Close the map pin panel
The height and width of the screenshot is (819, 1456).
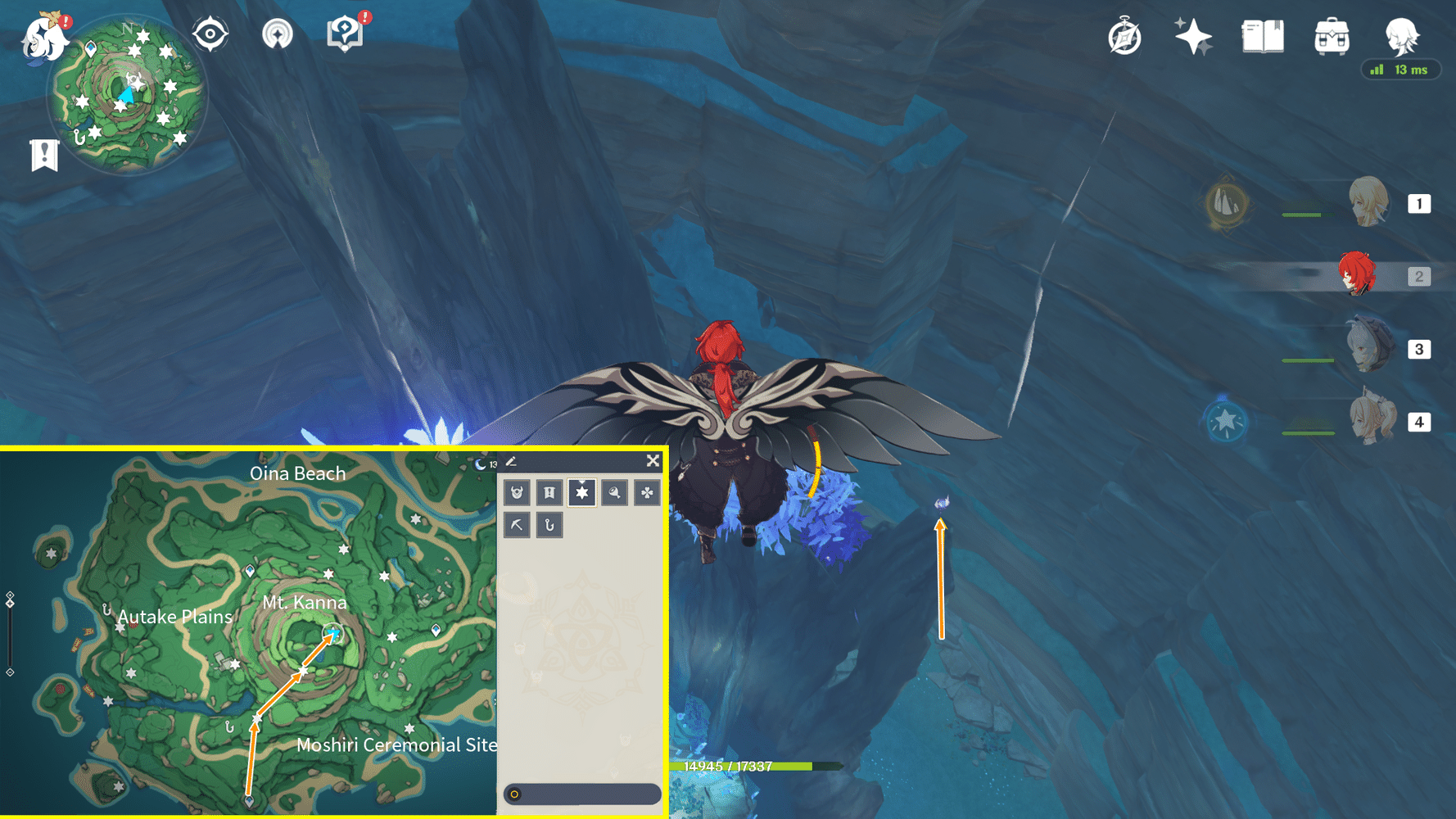653,460
